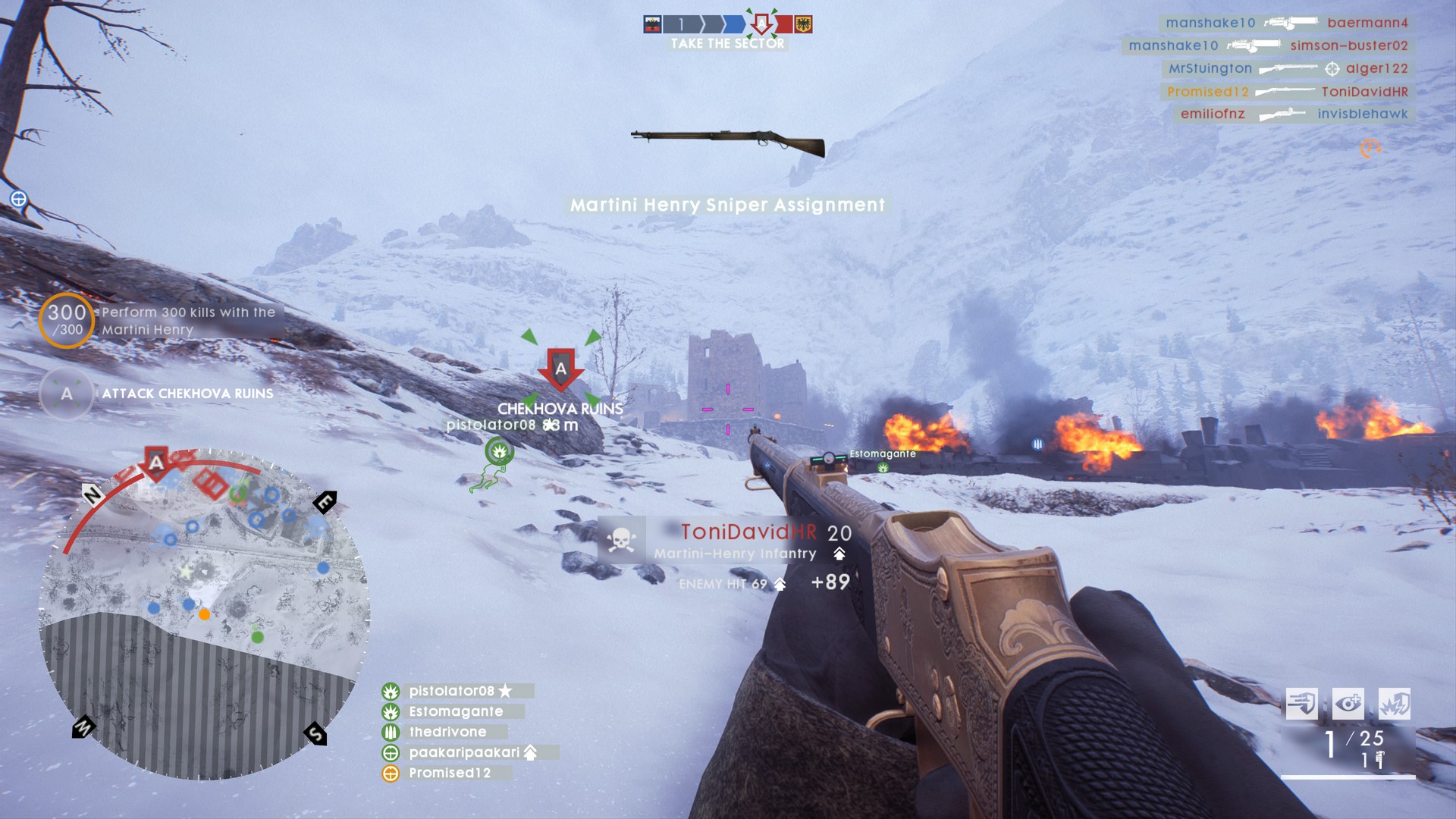The width and height of the screenshot is (1456, 819).
Task: Select thedrivone in the squad list
Action: [x=447, y=732]
